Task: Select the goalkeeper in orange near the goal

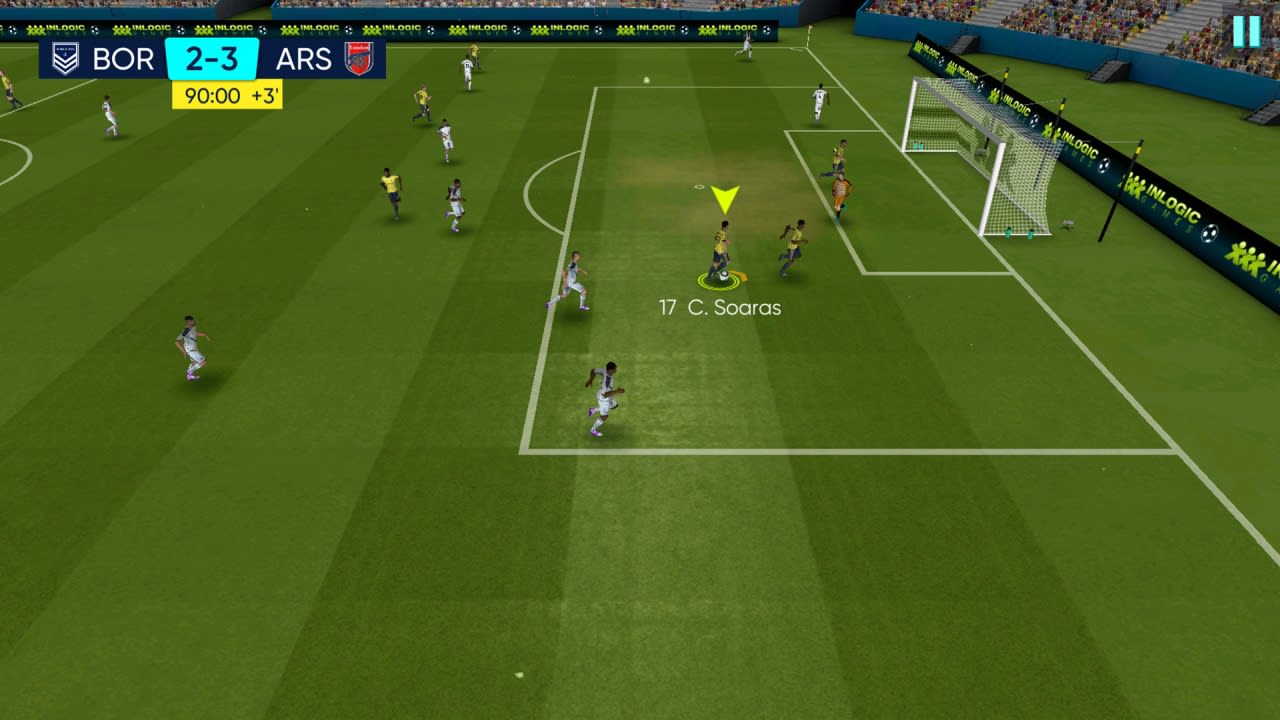Action: (x=843, y=190)
